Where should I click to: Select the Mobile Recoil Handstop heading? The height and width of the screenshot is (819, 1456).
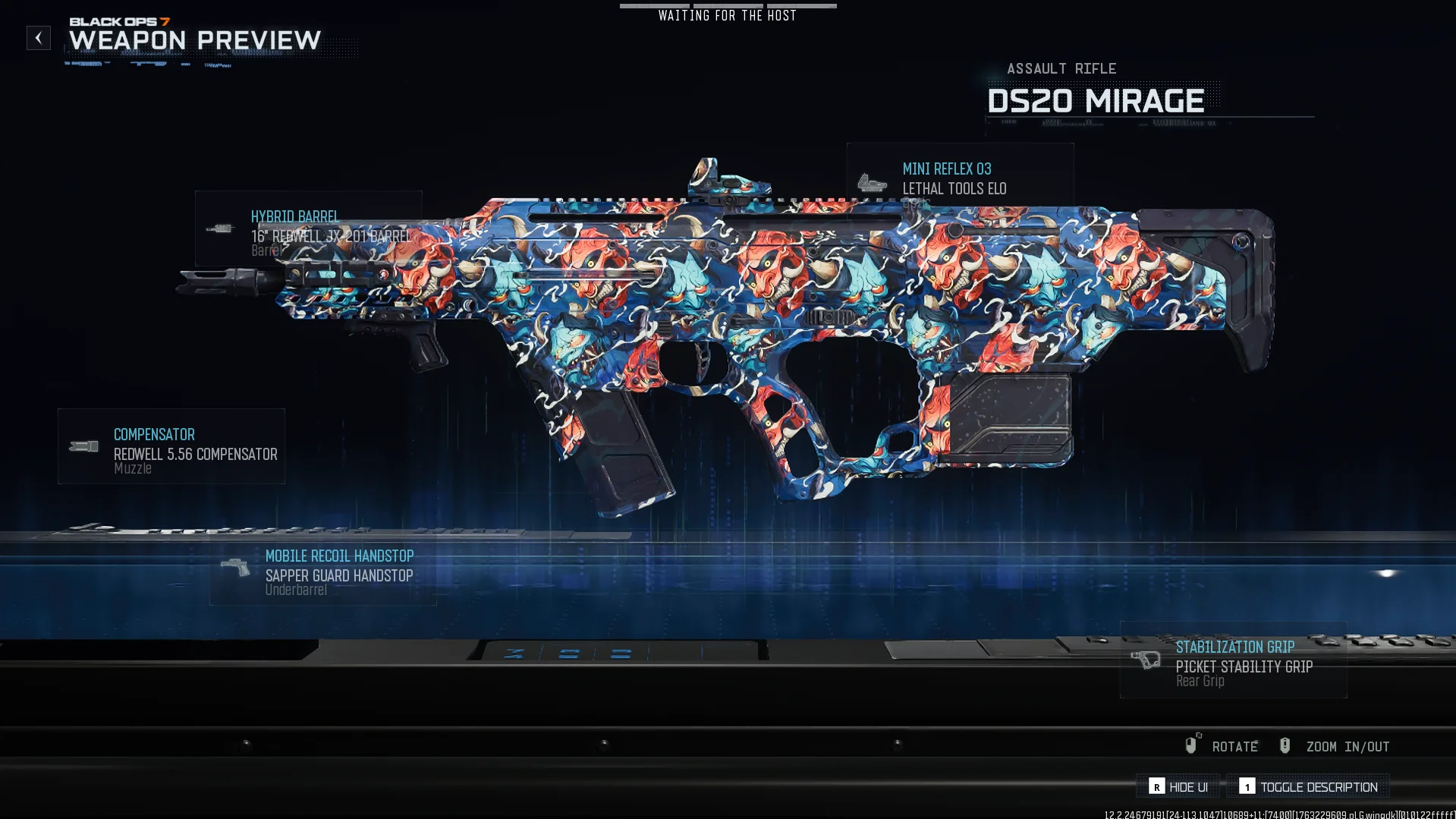tap(338, 556)
